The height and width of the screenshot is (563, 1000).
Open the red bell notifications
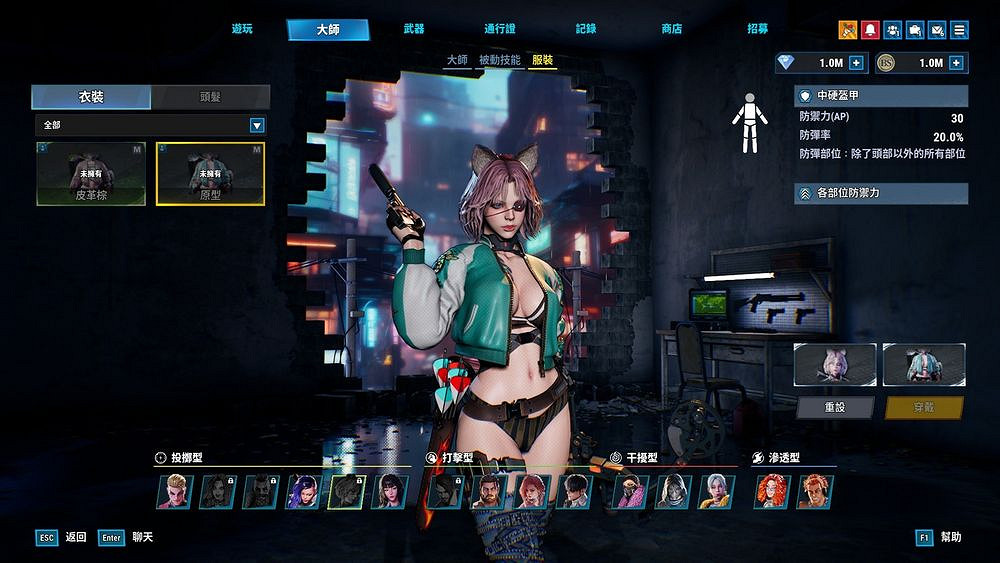(x=870, y=30)
